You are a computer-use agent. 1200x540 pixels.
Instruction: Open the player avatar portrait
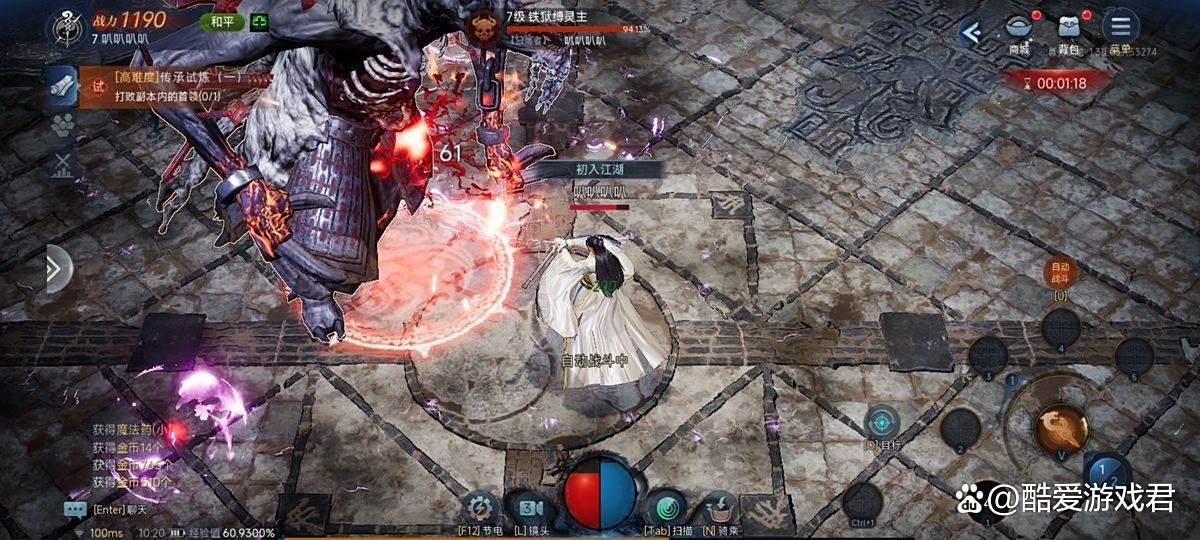point(64,25)
